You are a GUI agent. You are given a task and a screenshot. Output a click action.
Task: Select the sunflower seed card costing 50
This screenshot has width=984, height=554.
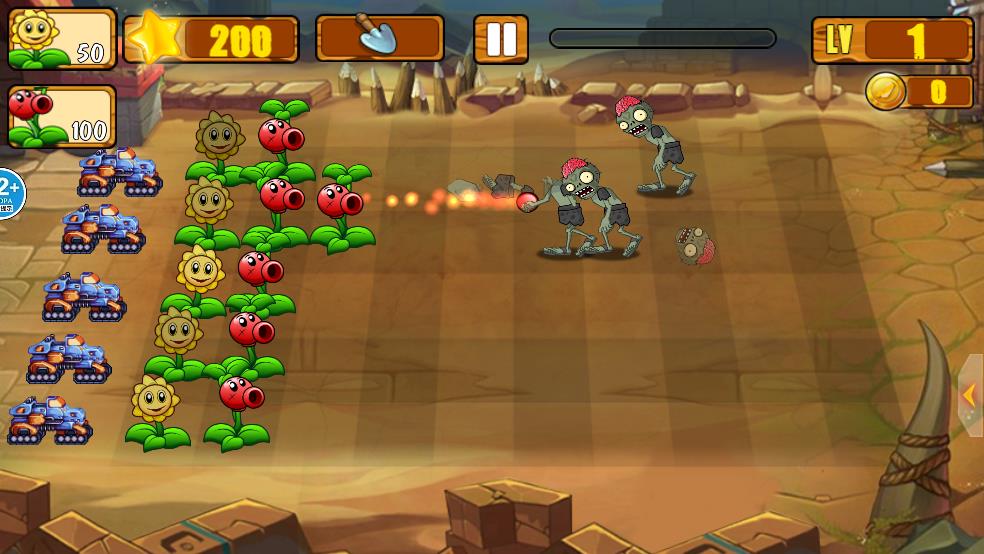click(61, 39)
